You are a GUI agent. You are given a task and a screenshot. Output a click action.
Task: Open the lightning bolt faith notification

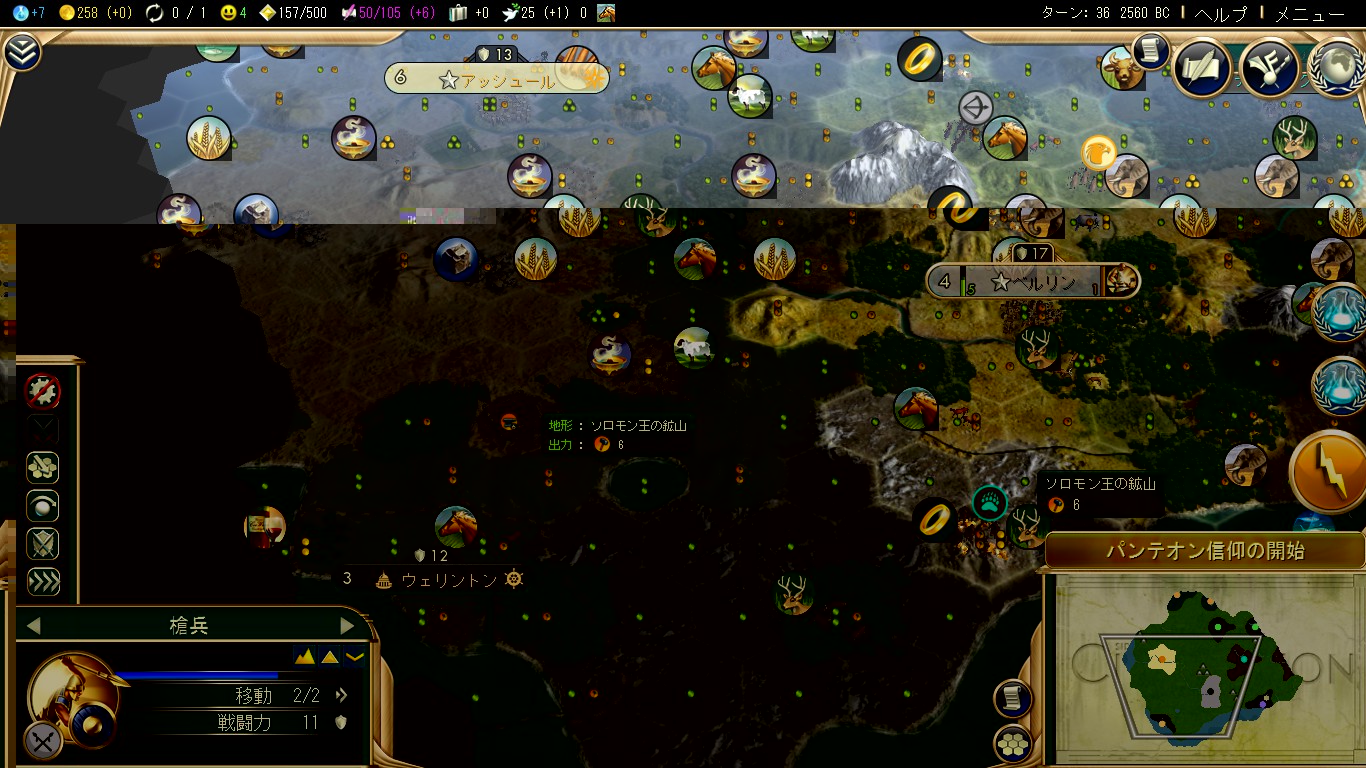1329,472
